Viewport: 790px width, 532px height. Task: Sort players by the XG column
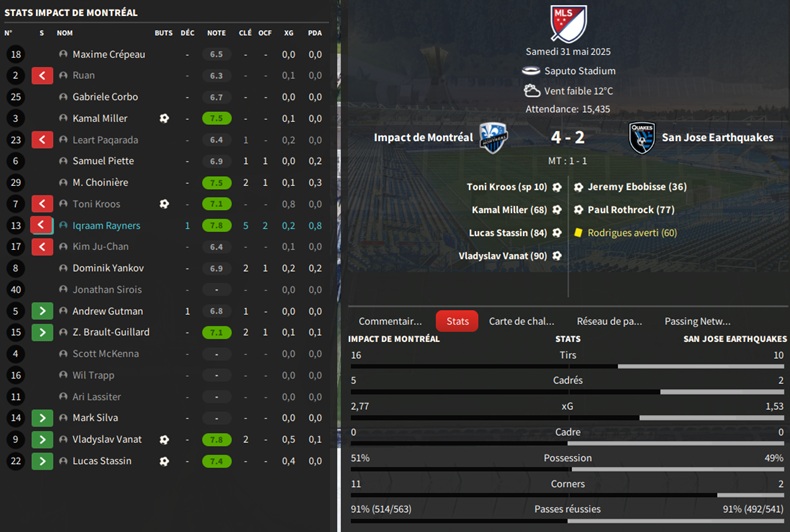point(288,32)
